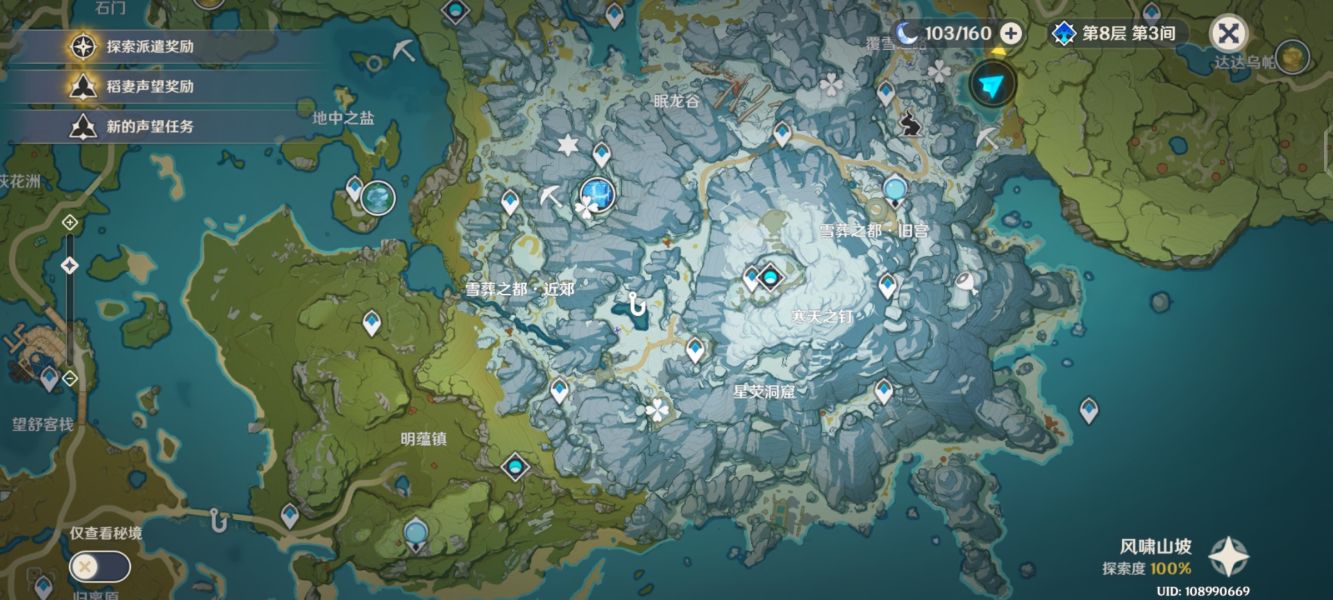Select the blue player arrow marker
Image resolution: width=1333 pixels, height=600 pixels.
pyautogui.click(x=992, y=84)
